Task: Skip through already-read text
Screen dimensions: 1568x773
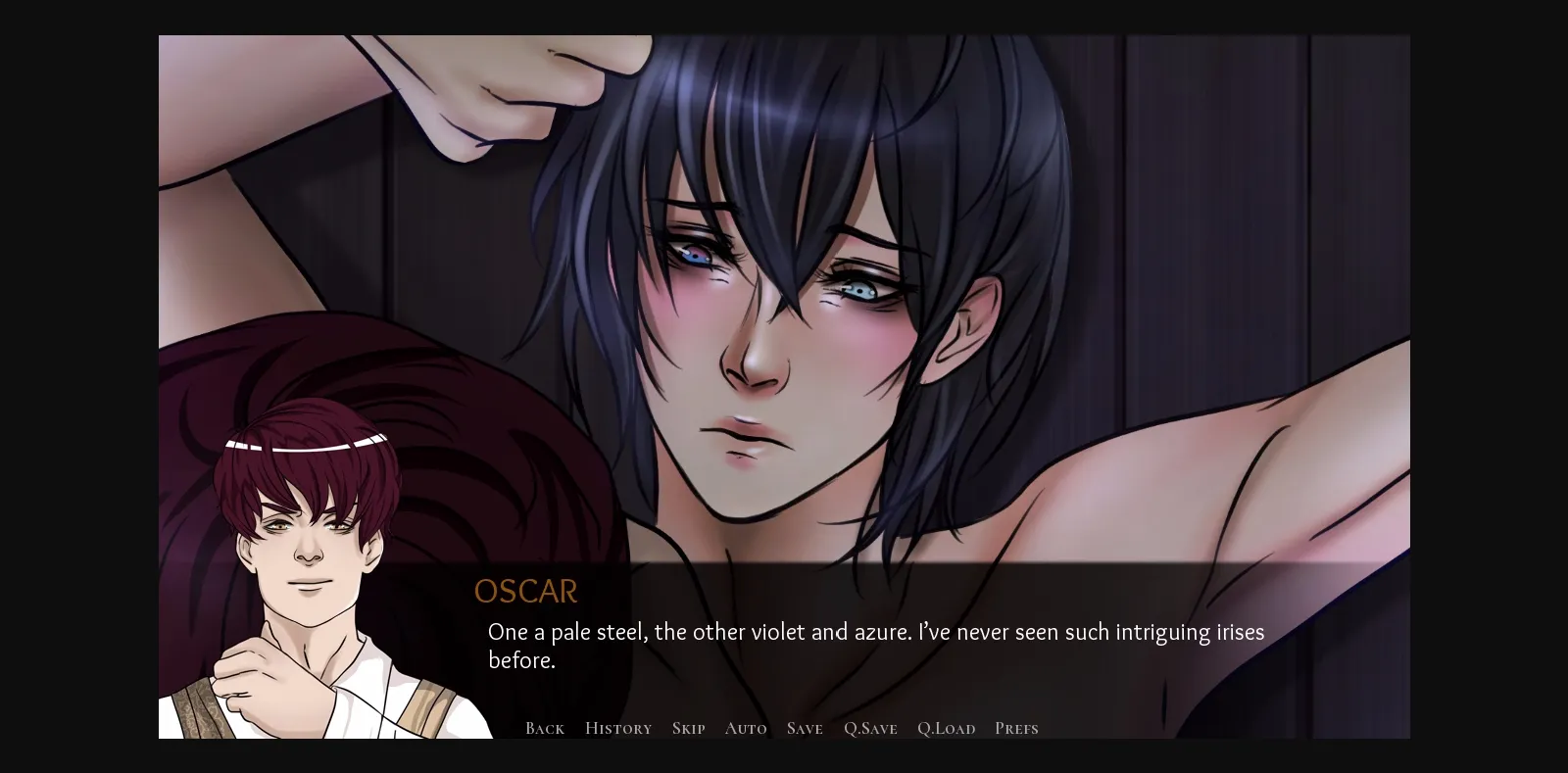Action: tap(688, 728)
